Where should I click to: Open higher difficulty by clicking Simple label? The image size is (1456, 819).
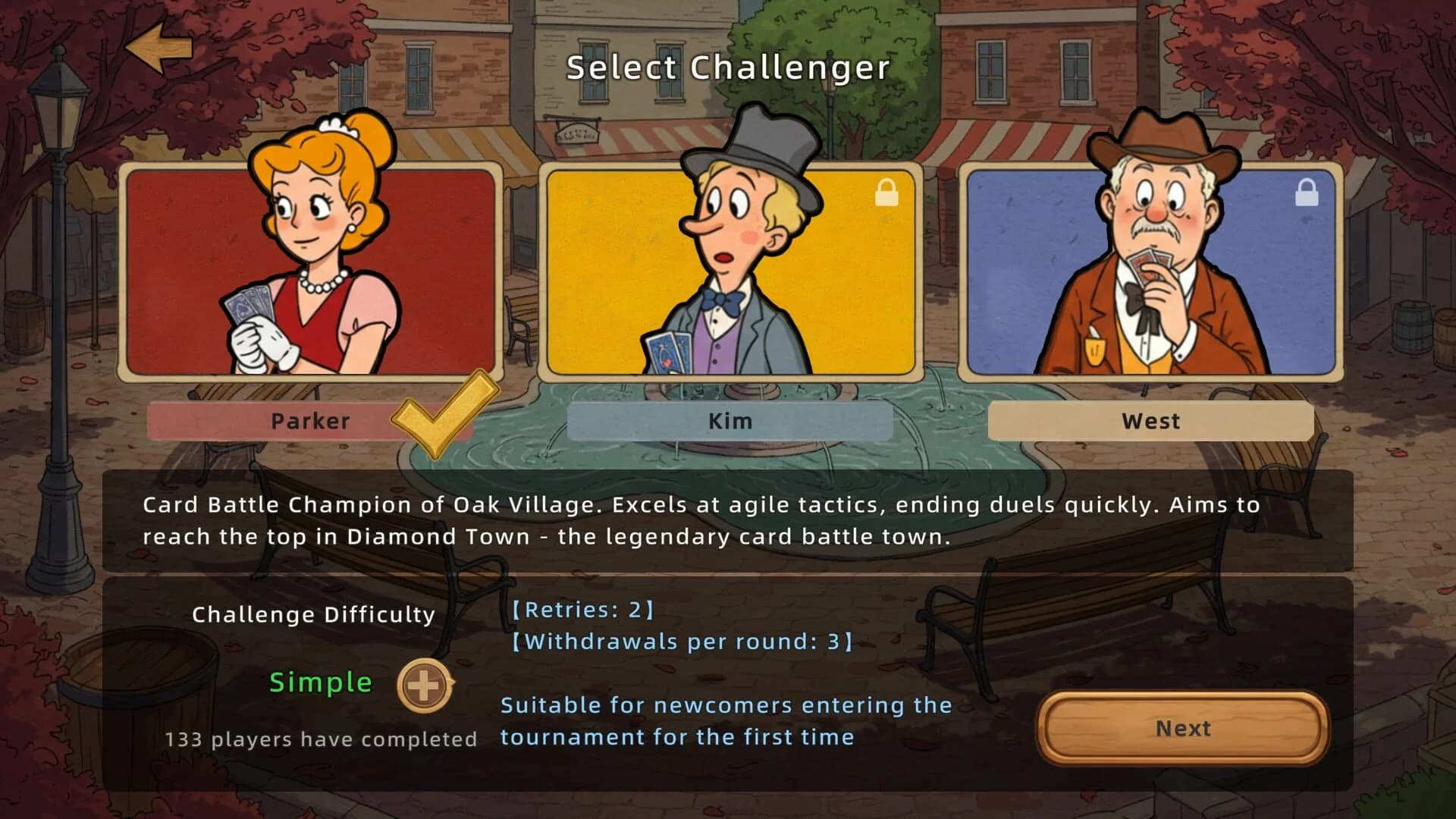(x=320, y=682)
